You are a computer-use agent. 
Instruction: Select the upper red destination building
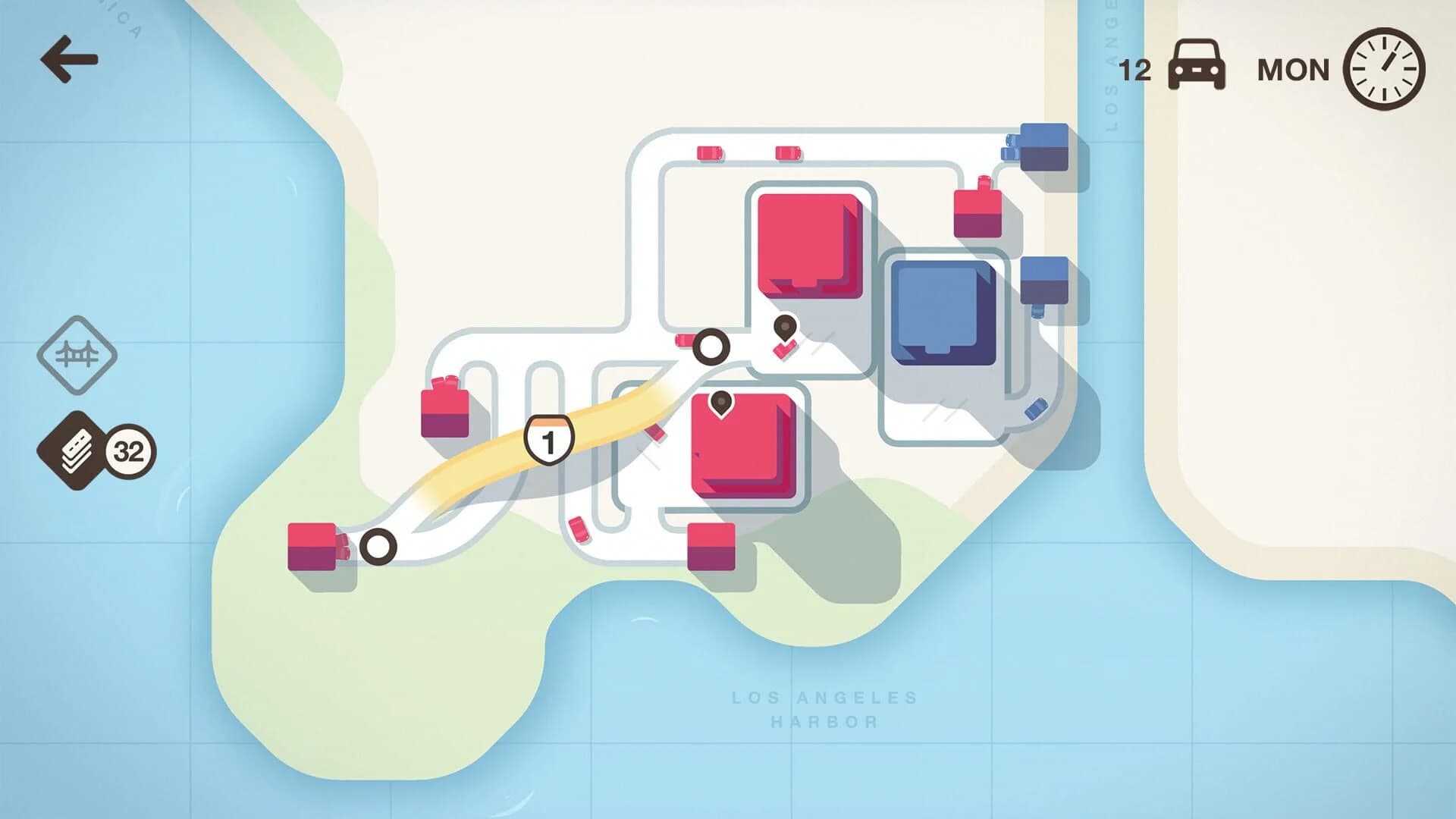tap(810, 243)
